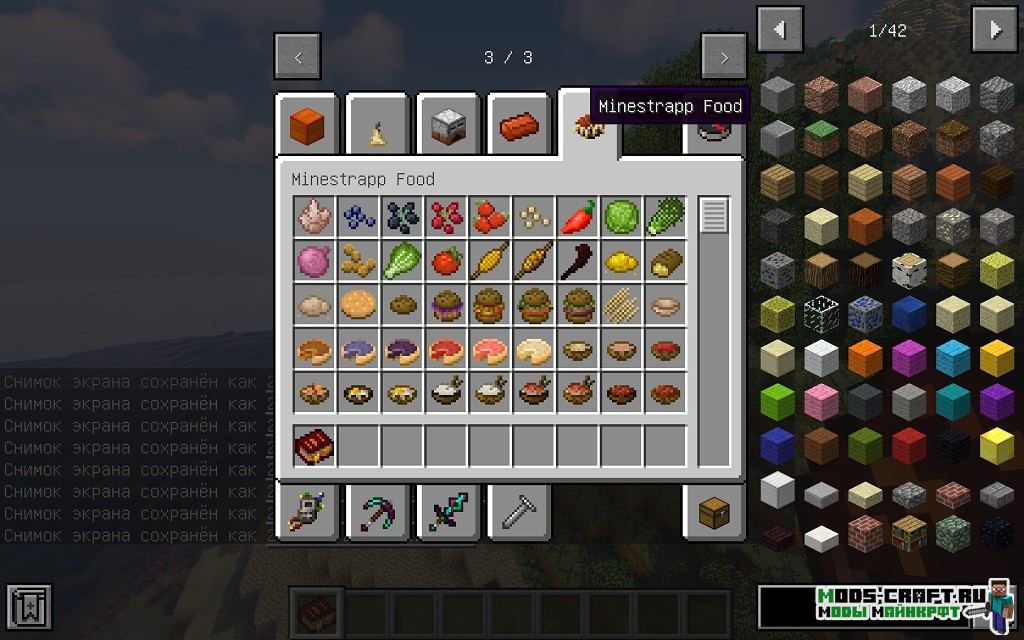Go to the previous creative tab page
1024x640 pixels.
[x=298, y=57]
